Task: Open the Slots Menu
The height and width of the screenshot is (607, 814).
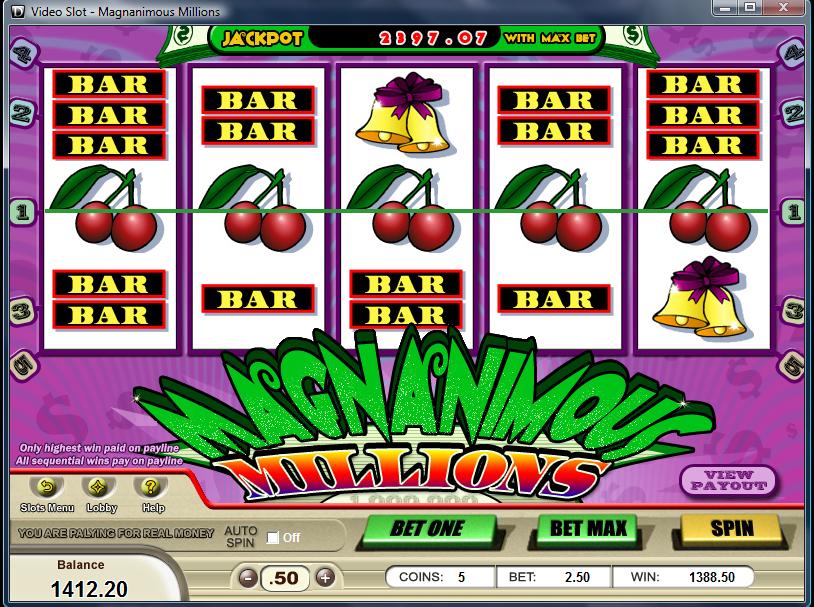Action: pyautogui.click(x=46, y=488)
